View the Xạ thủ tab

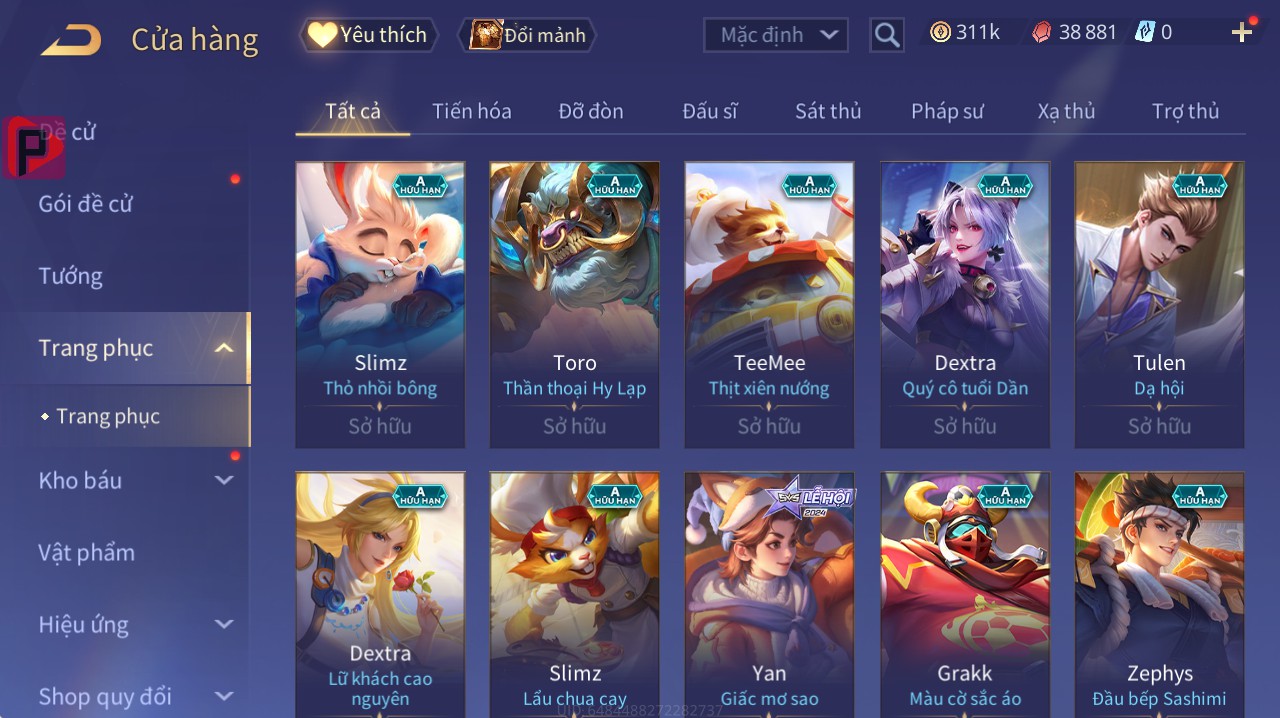pos(1066,111)
